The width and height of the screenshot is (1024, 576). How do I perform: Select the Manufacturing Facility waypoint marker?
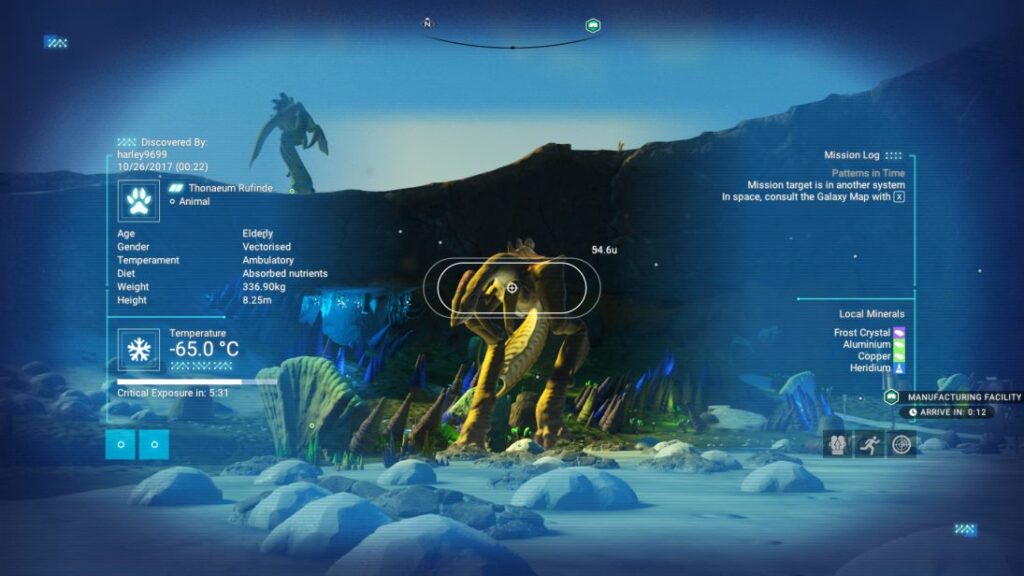click(x=891, y=397)
